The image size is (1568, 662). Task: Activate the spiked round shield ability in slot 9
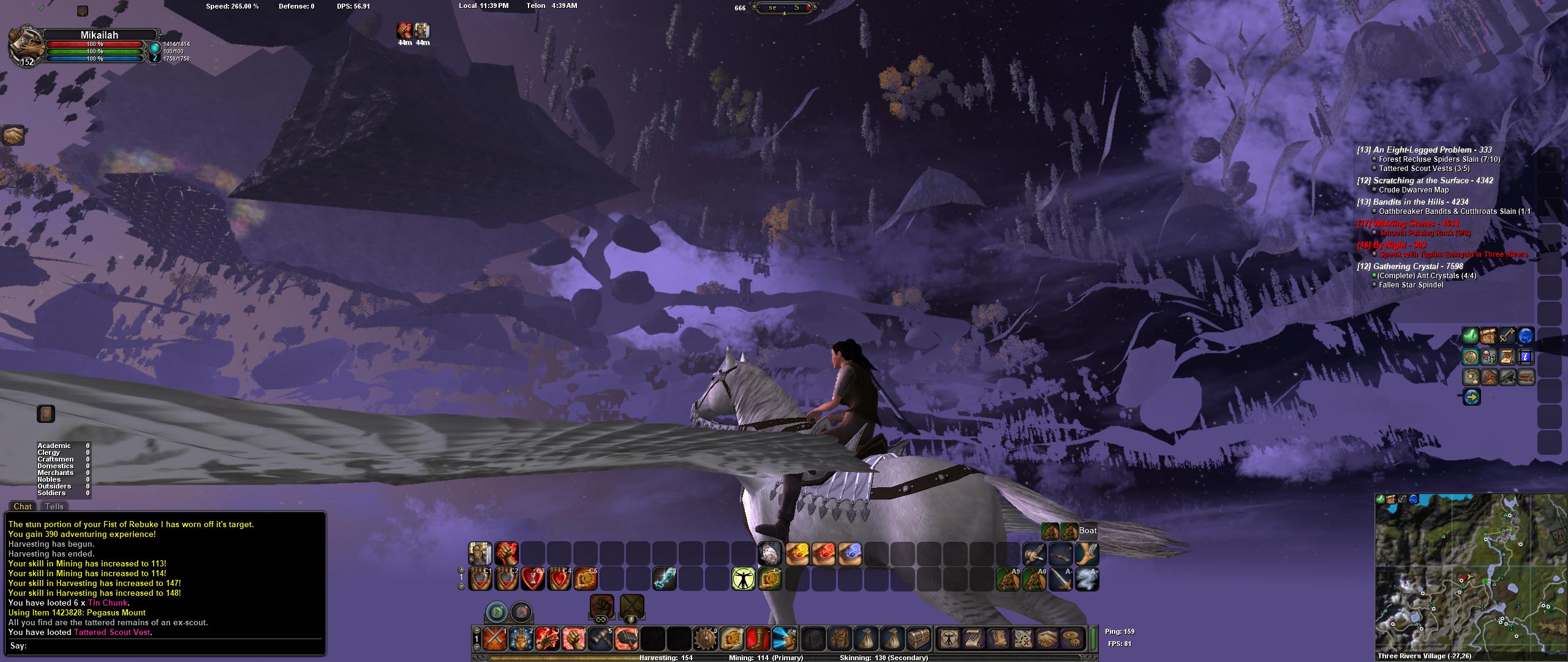[705, 639]
